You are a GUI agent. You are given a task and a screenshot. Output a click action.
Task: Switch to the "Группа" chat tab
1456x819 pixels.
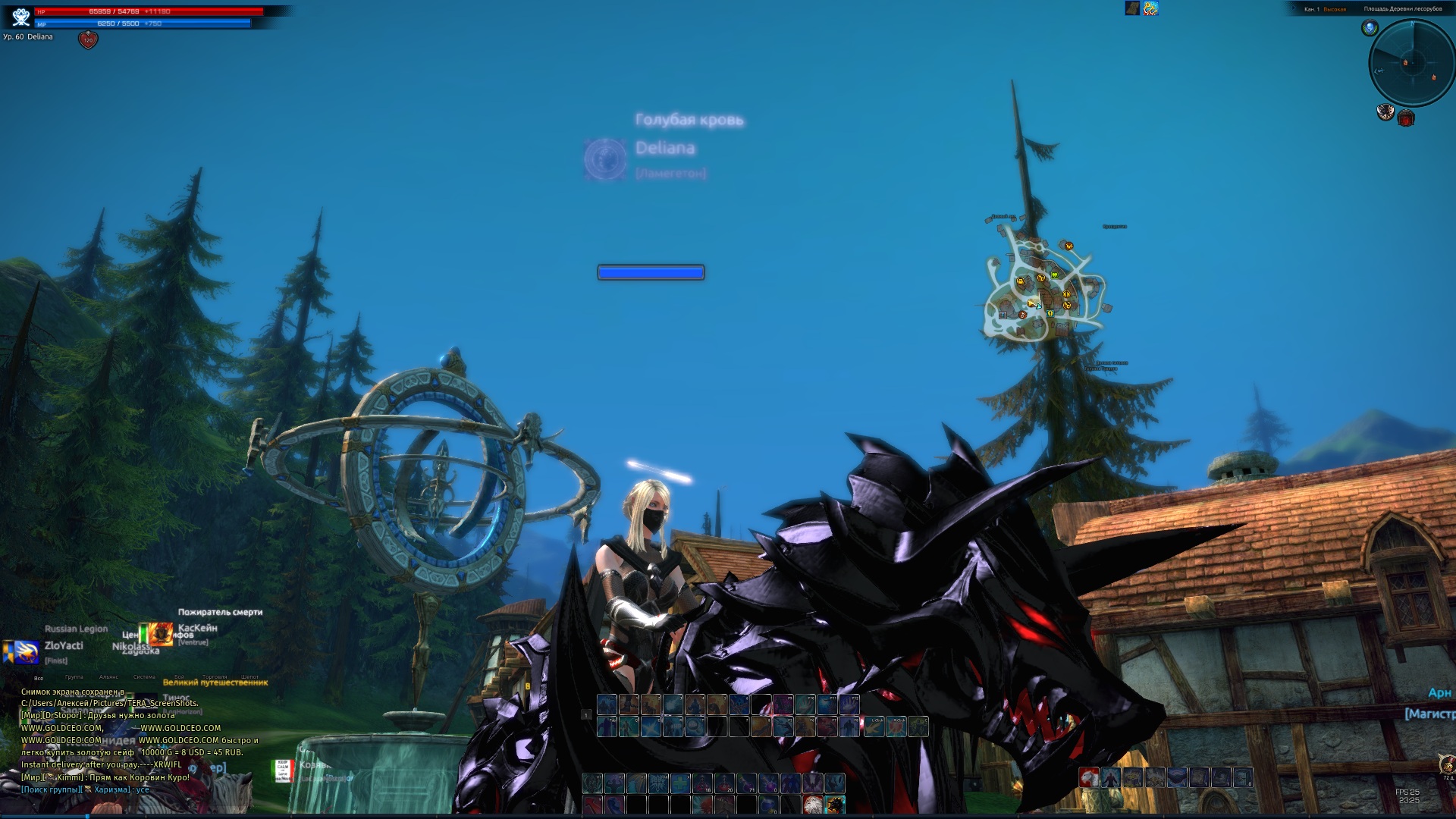(x=74, y=677)
